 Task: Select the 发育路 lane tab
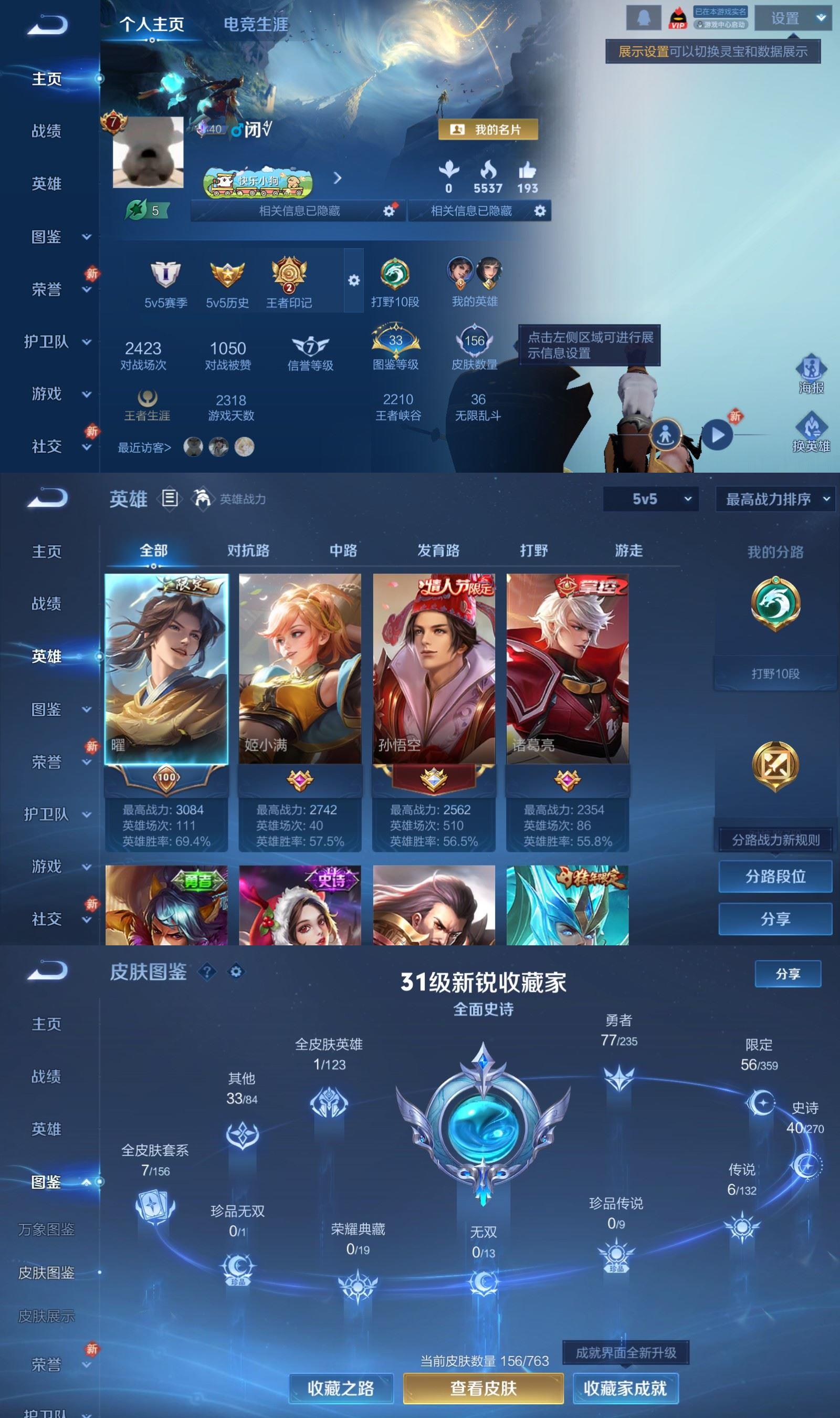(x=438, y=550)
